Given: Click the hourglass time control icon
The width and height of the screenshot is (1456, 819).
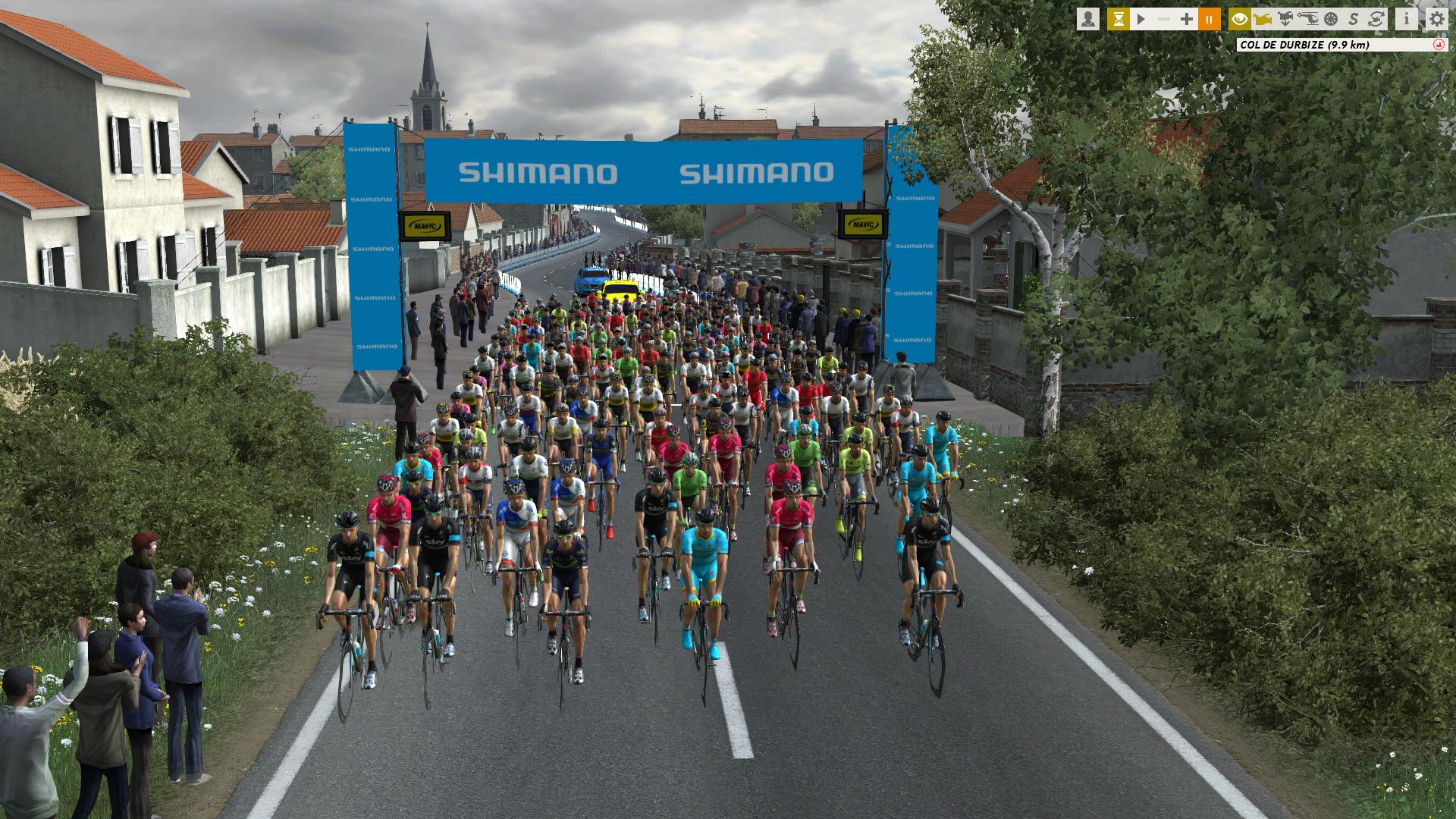Looking at the screenshot, I should 1118,19.
